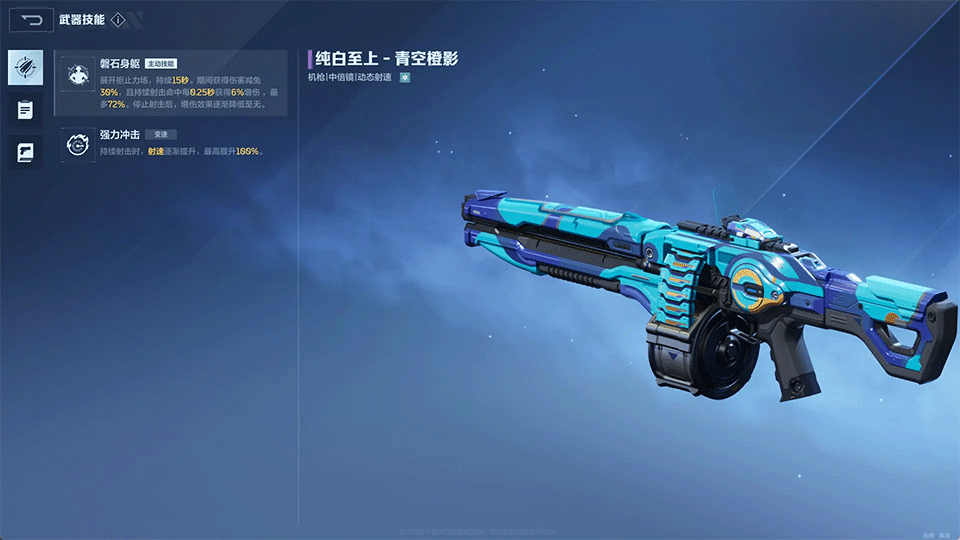Image resolution: width=960 pixels, height=540 pixels.
Task: Switch to the clipboard document tab
Action: pyautogui.click(x=25, y=110)
